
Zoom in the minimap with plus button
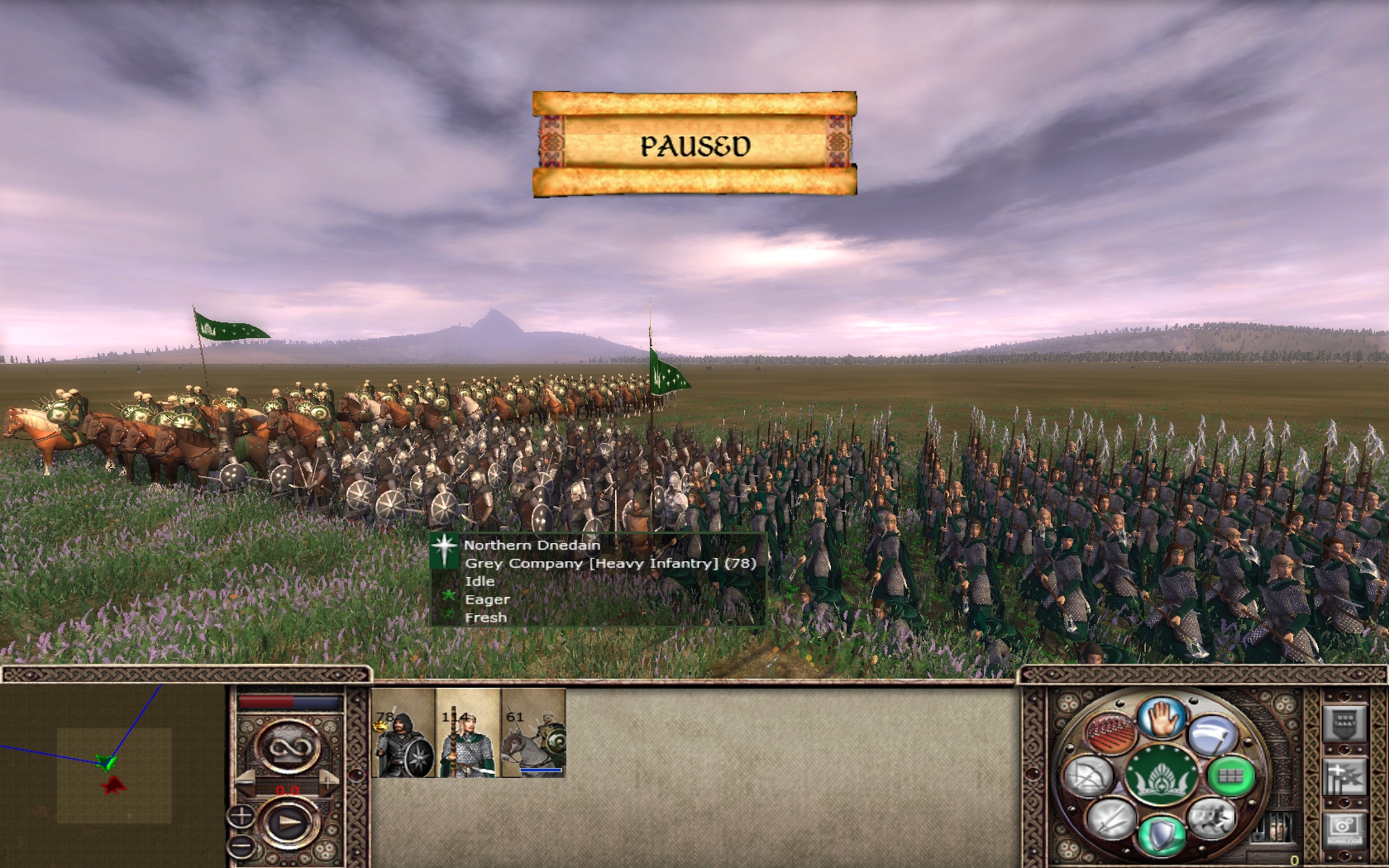241,817
